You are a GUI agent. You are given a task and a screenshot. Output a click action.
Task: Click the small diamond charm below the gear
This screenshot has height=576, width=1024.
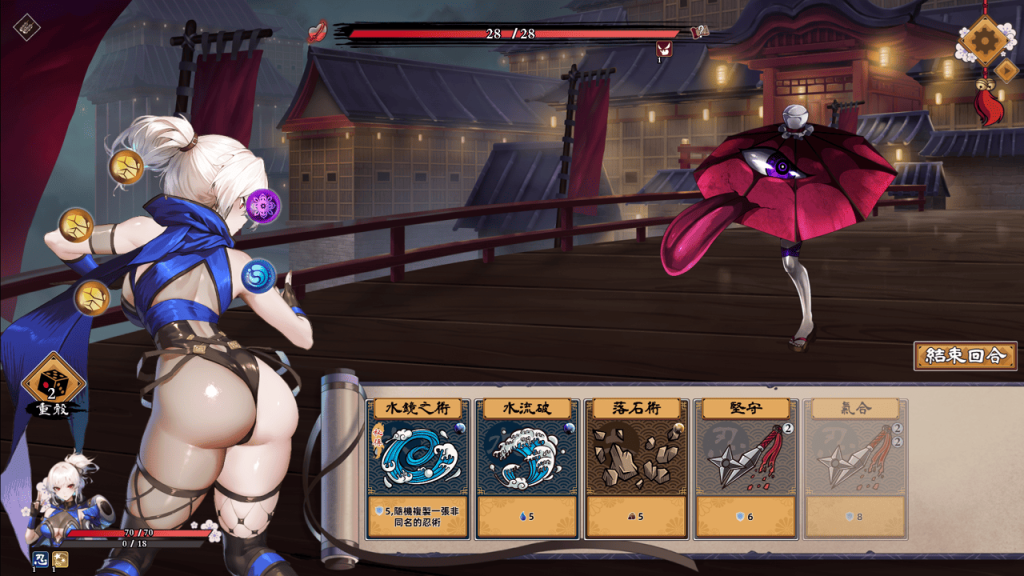(x=1005, y=71)
